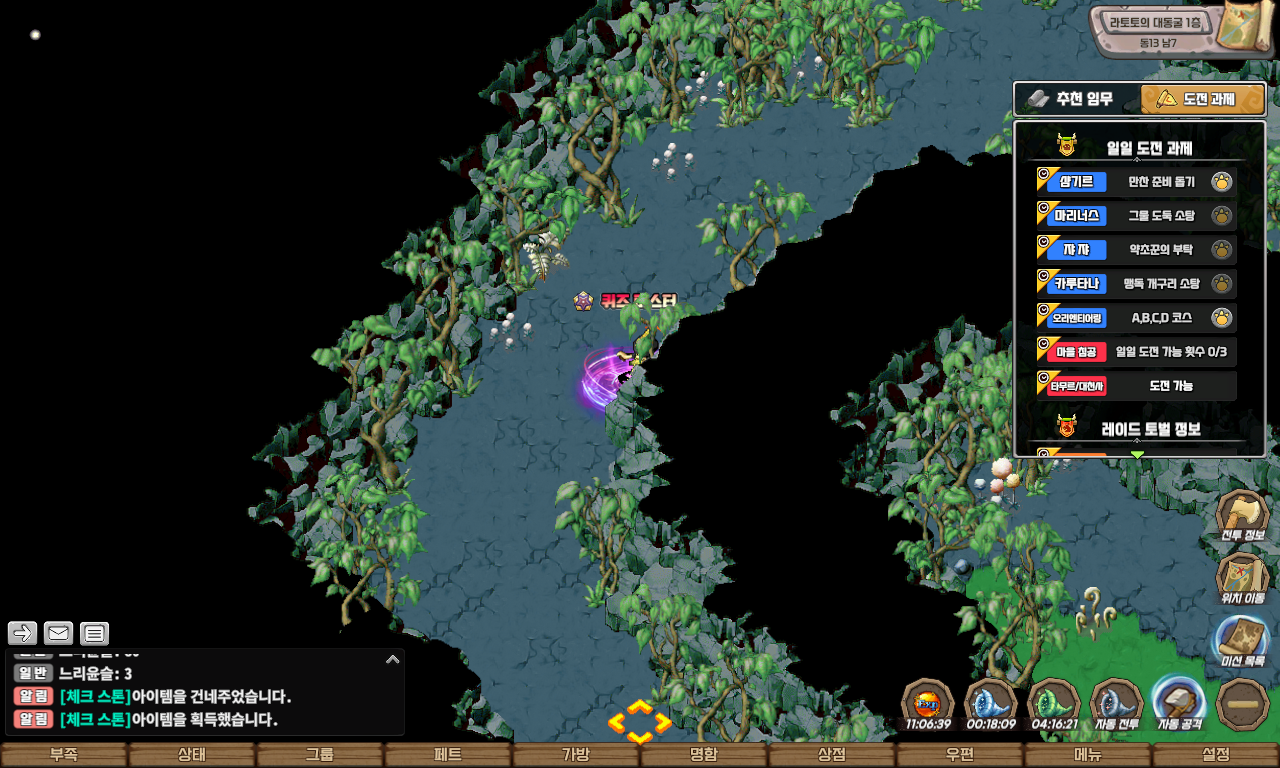Open the 페트 (pet) menu

[448, 755]
